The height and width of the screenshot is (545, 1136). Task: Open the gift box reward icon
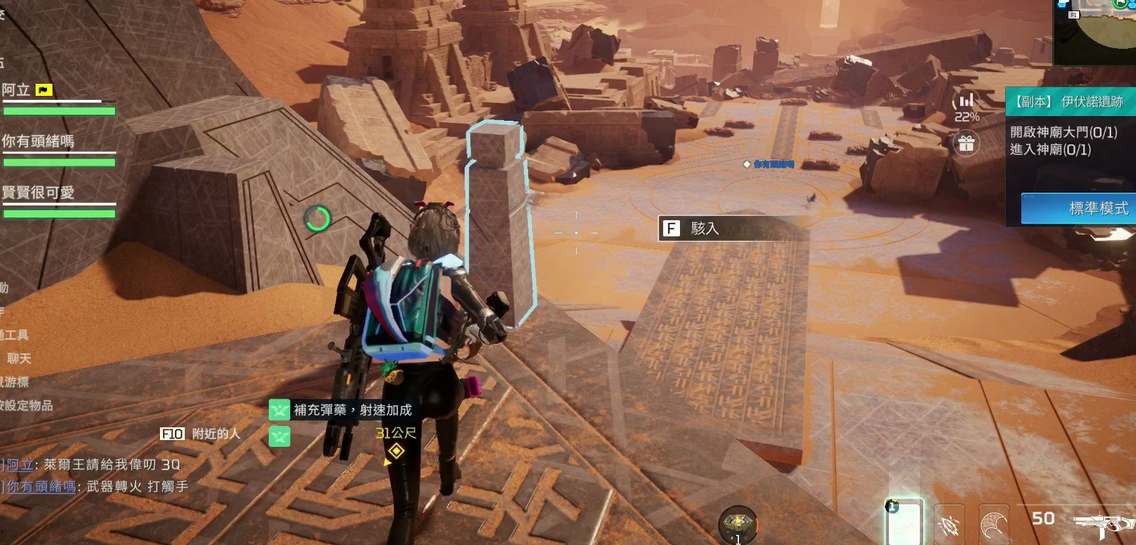(x=965, y=143)
